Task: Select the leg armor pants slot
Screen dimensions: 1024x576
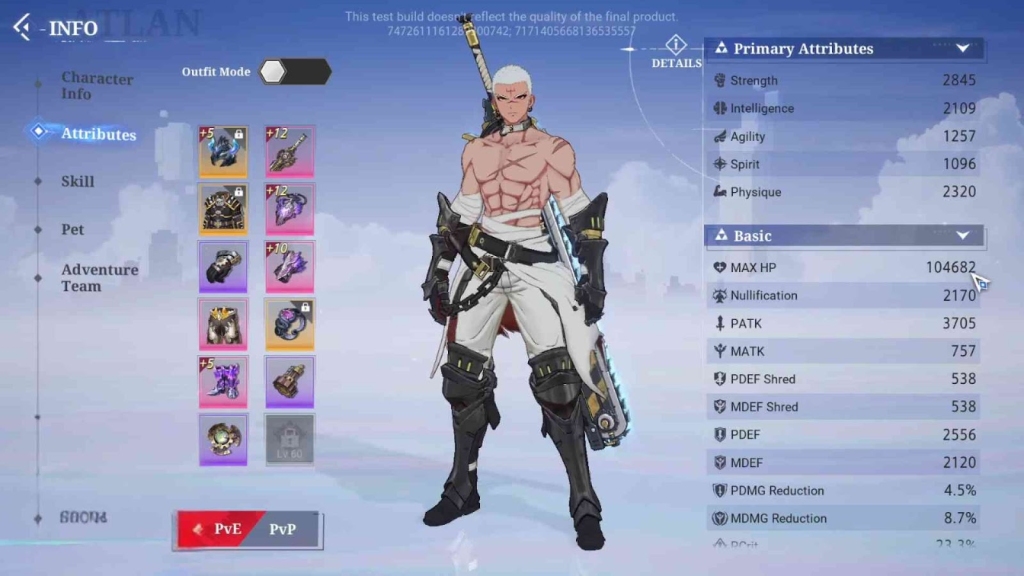Action: (x=223, y=324)
